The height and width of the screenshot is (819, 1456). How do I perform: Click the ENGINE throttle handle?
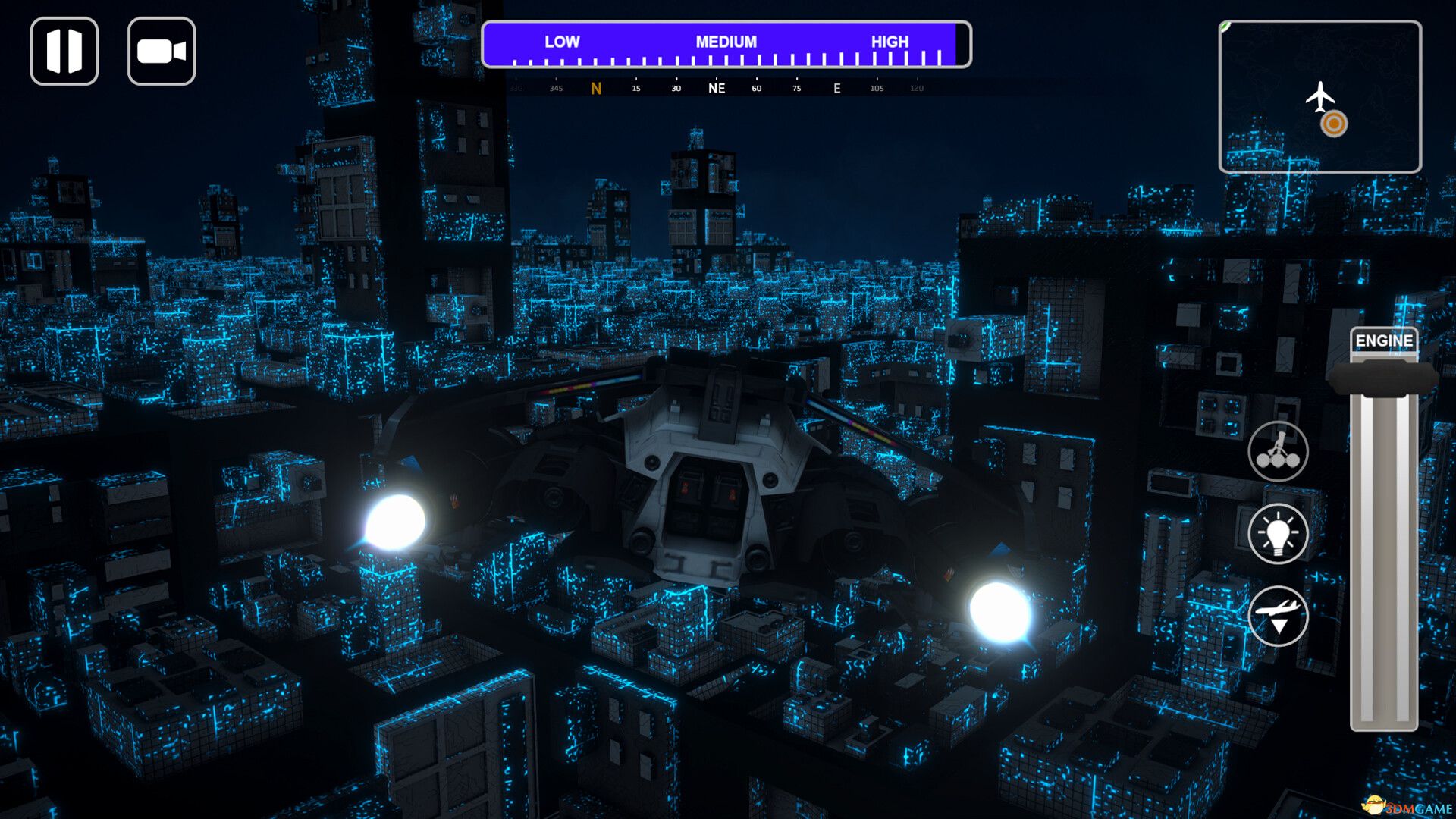1383,378
